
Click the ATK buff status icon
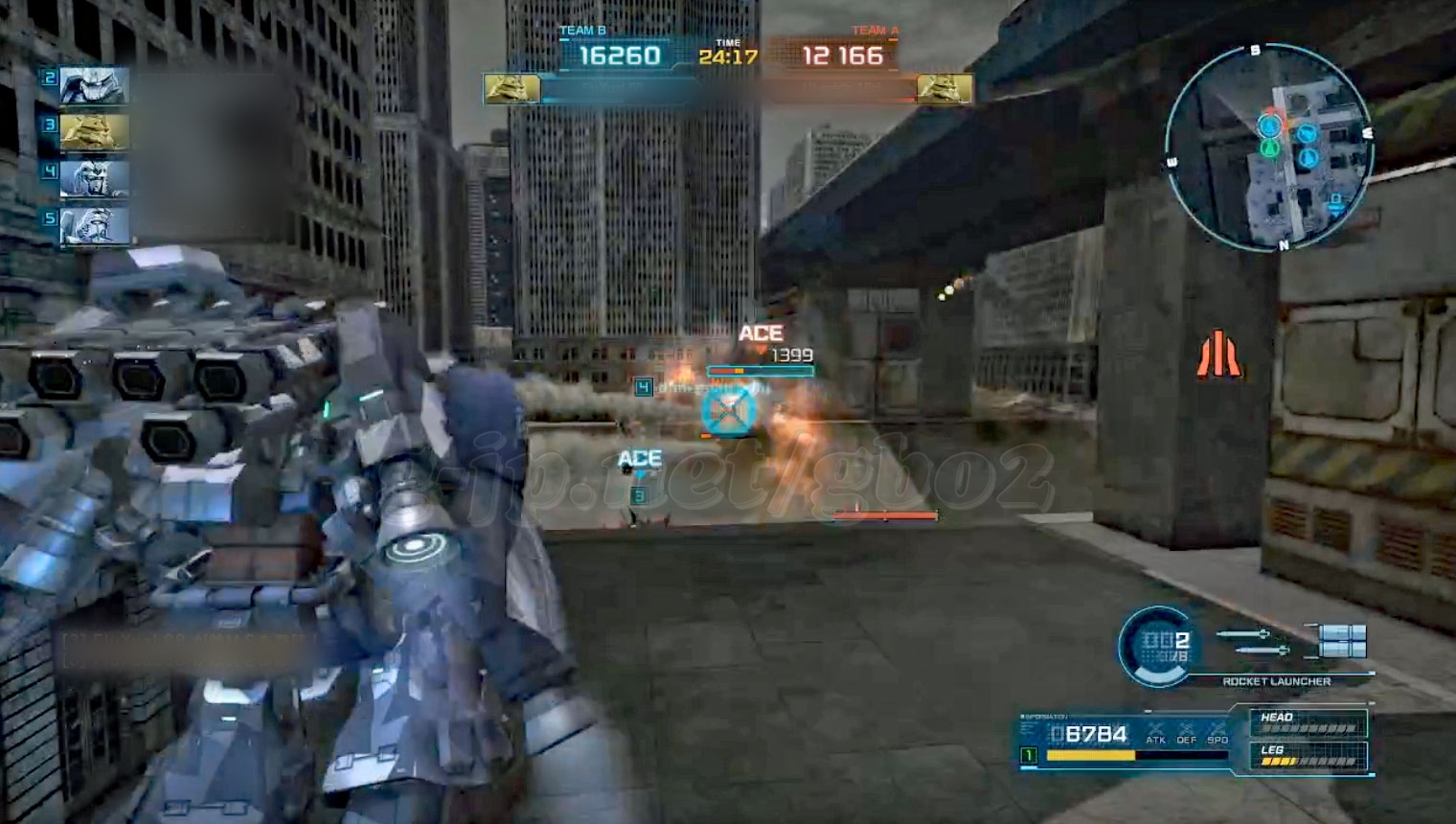1155,733
